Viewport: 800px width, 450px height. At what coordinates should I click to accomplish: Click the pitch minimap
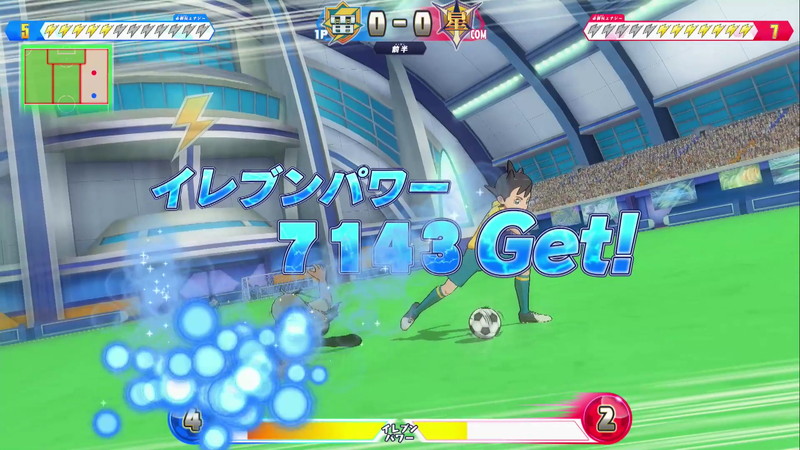point(67,76)
